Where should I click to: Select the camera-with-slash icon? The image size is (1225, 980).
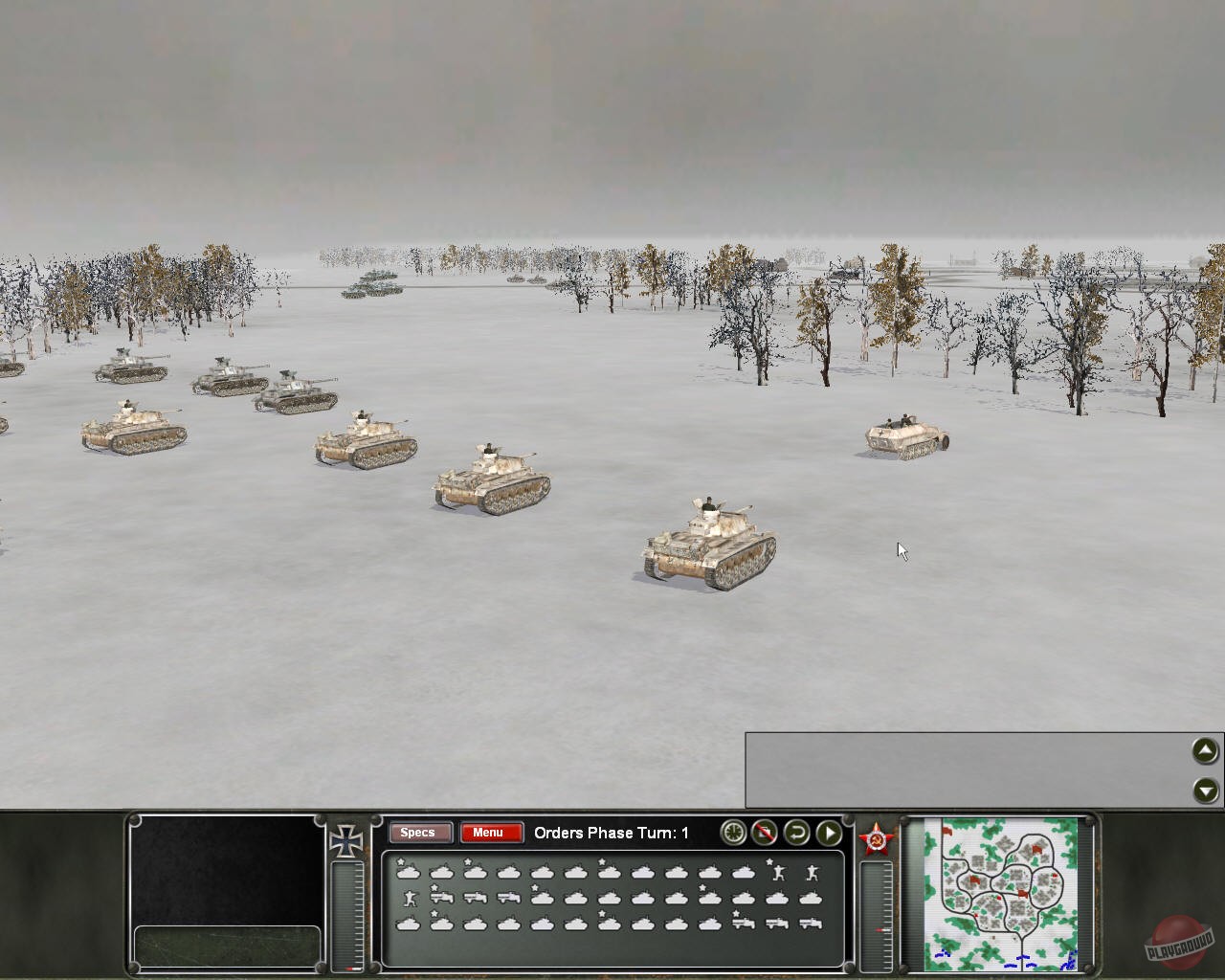pos(765,834)
